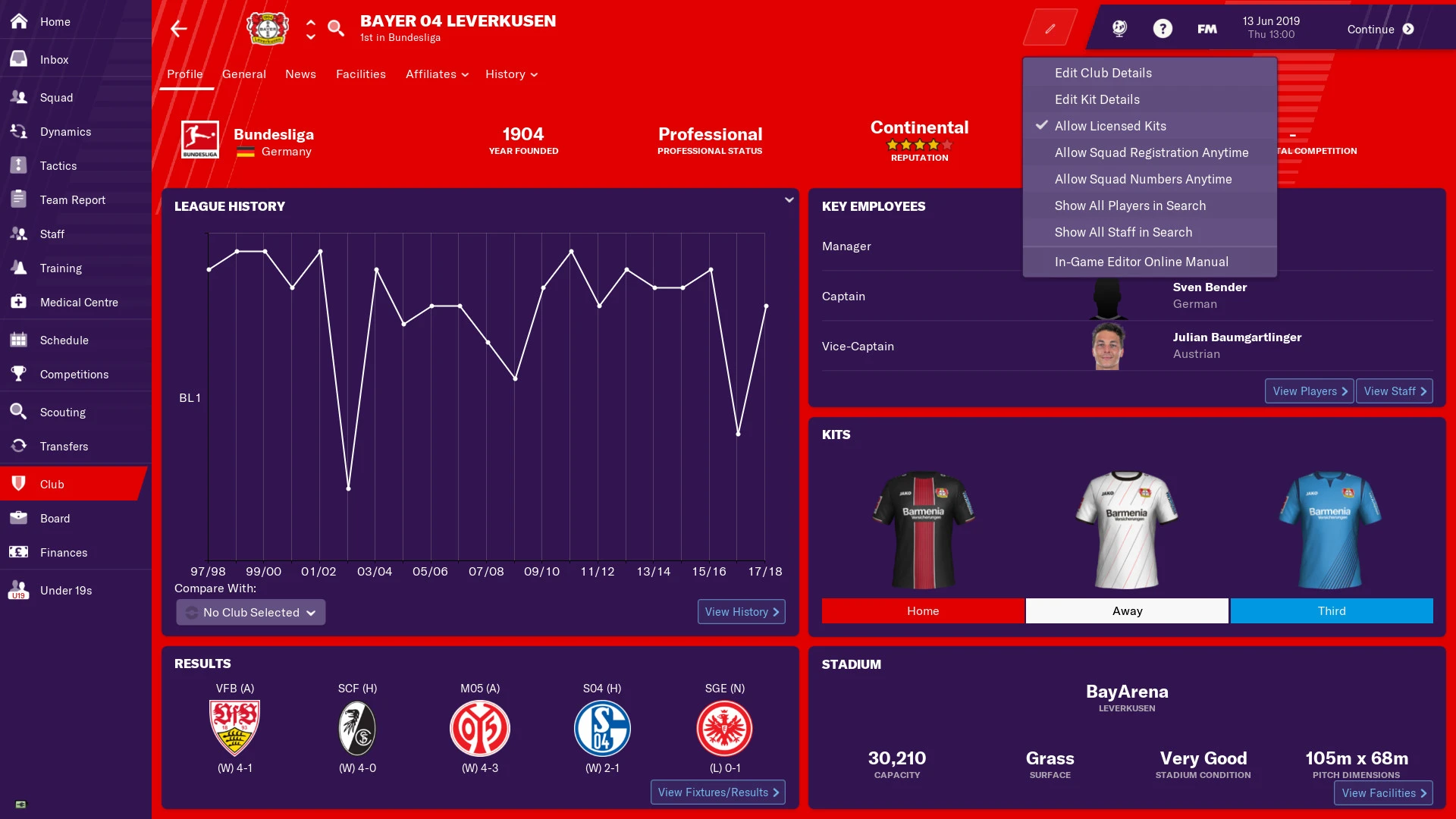Select the Tactics sidebar icon
The image size is (1456, 819).
pos(57,165)
